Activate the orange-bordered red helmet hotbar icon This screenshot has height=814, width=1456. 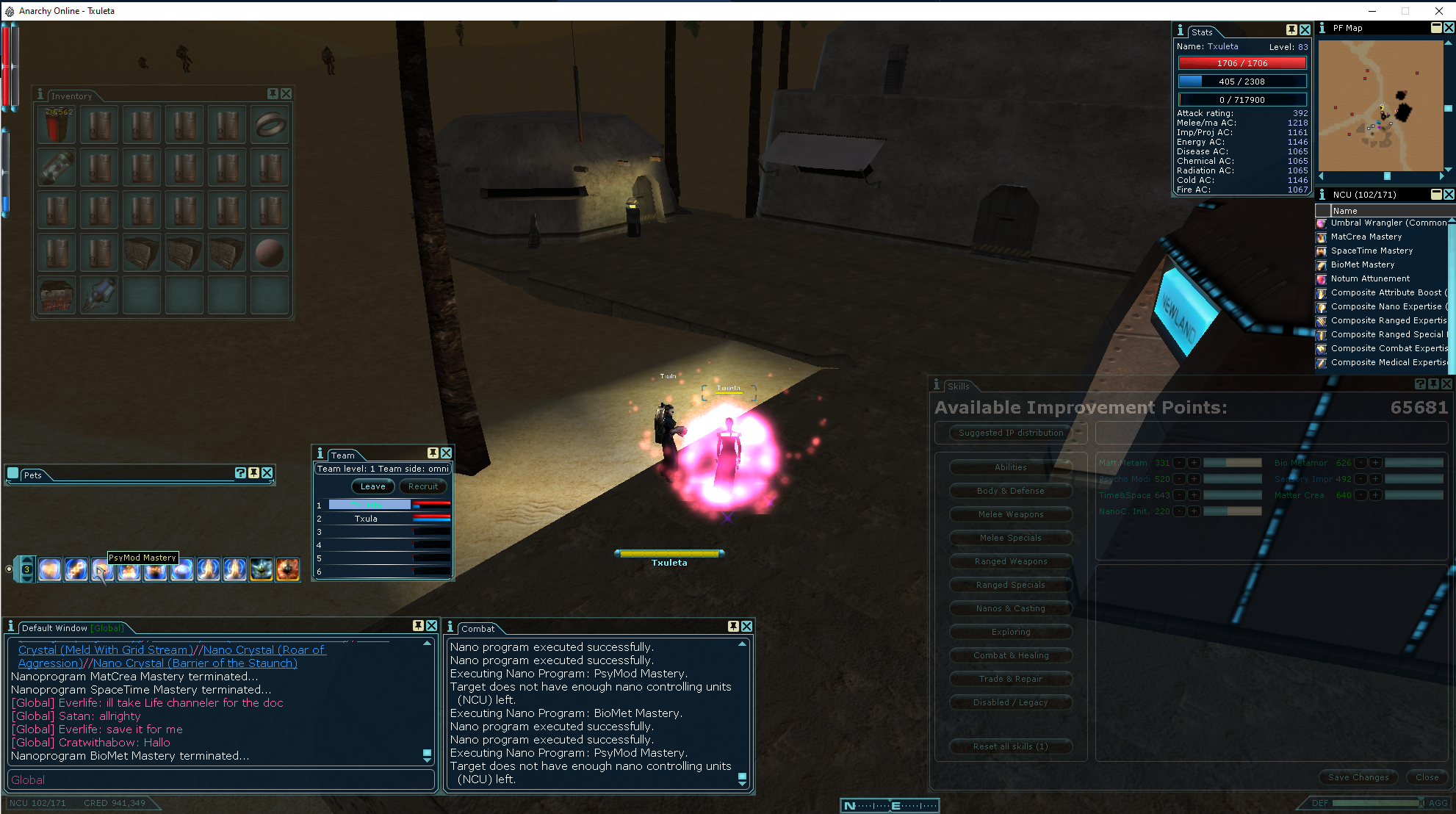coord(287,569)
